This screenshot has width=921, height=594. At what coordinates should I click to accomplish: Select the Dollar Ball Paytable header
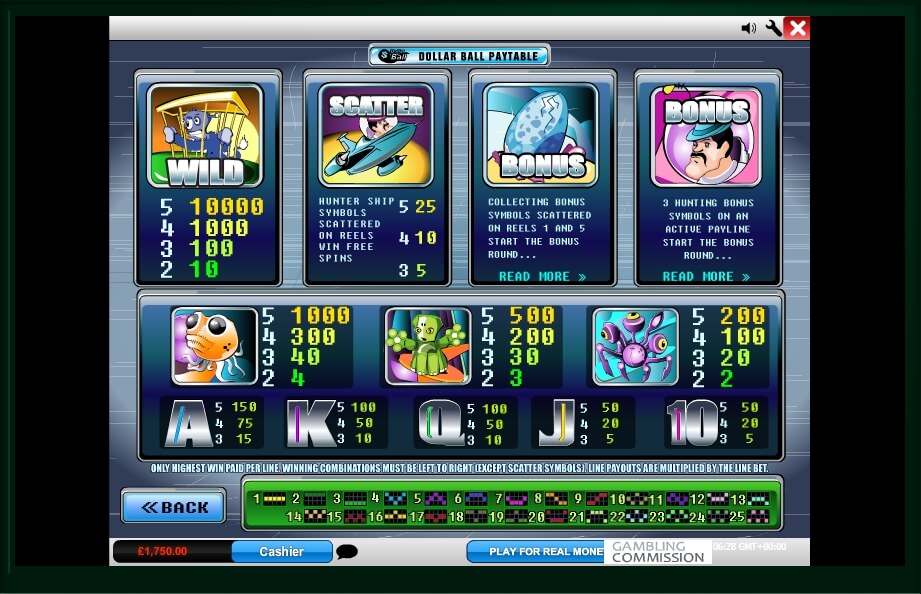pyautogui.click(x=459, y=57)
